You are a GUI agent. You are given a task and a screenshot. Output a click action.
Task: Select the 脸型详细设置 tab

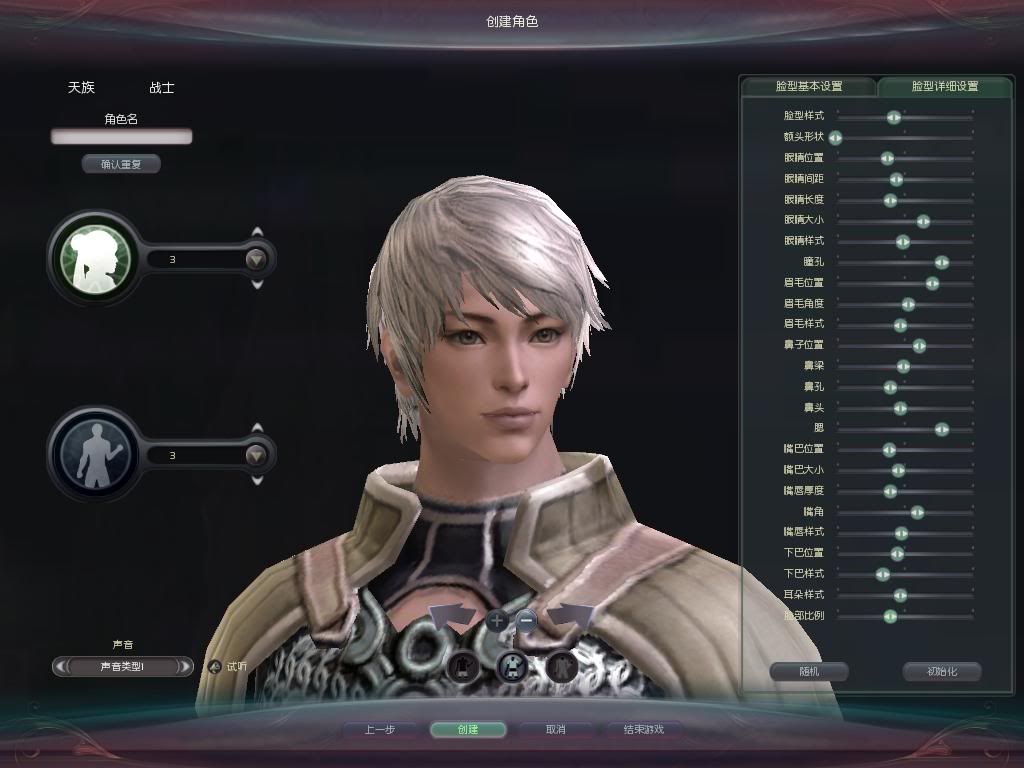pos(944,86)
